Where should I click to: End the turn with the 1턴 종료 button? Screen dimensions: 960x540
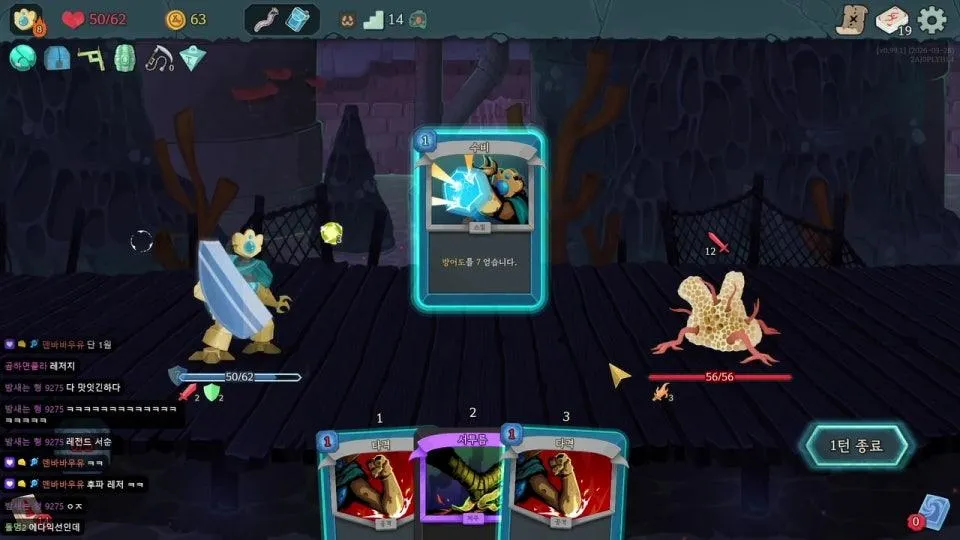coord(857,445)
